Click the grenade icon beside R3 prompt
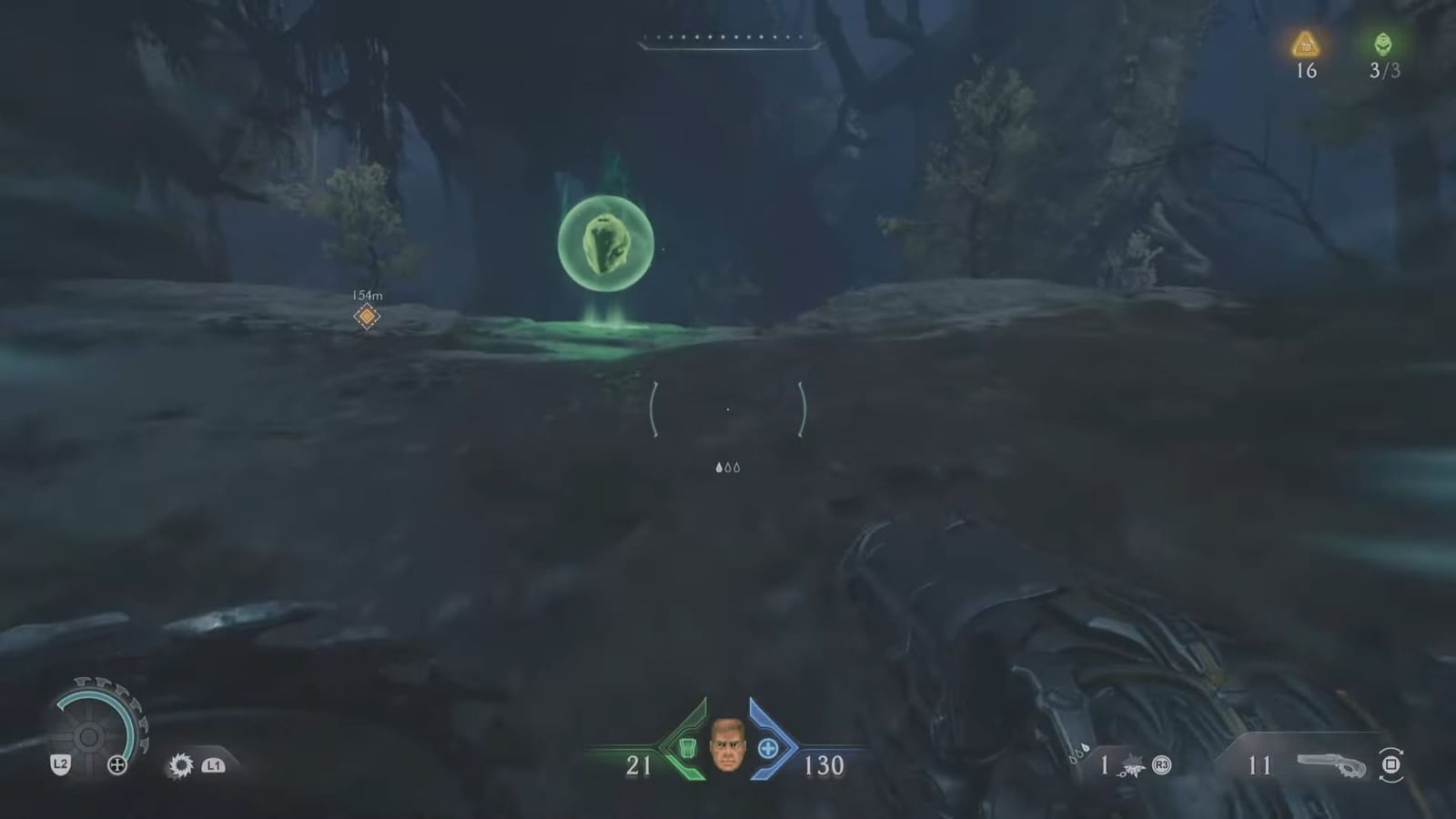 tap(1130, 766)
